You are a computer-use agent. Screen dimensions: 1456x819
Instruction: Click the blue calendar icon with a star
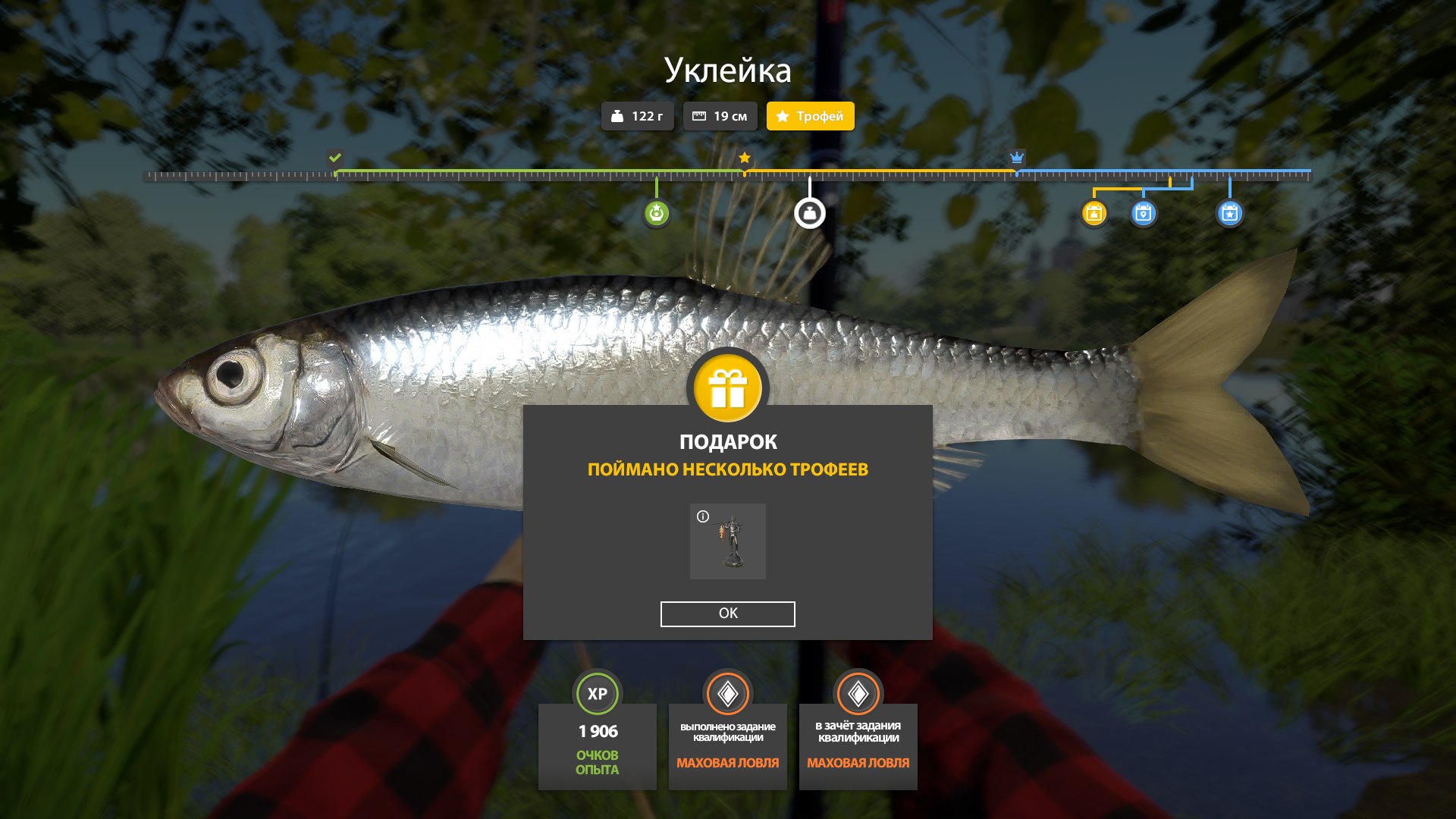tap(1230, 215)
